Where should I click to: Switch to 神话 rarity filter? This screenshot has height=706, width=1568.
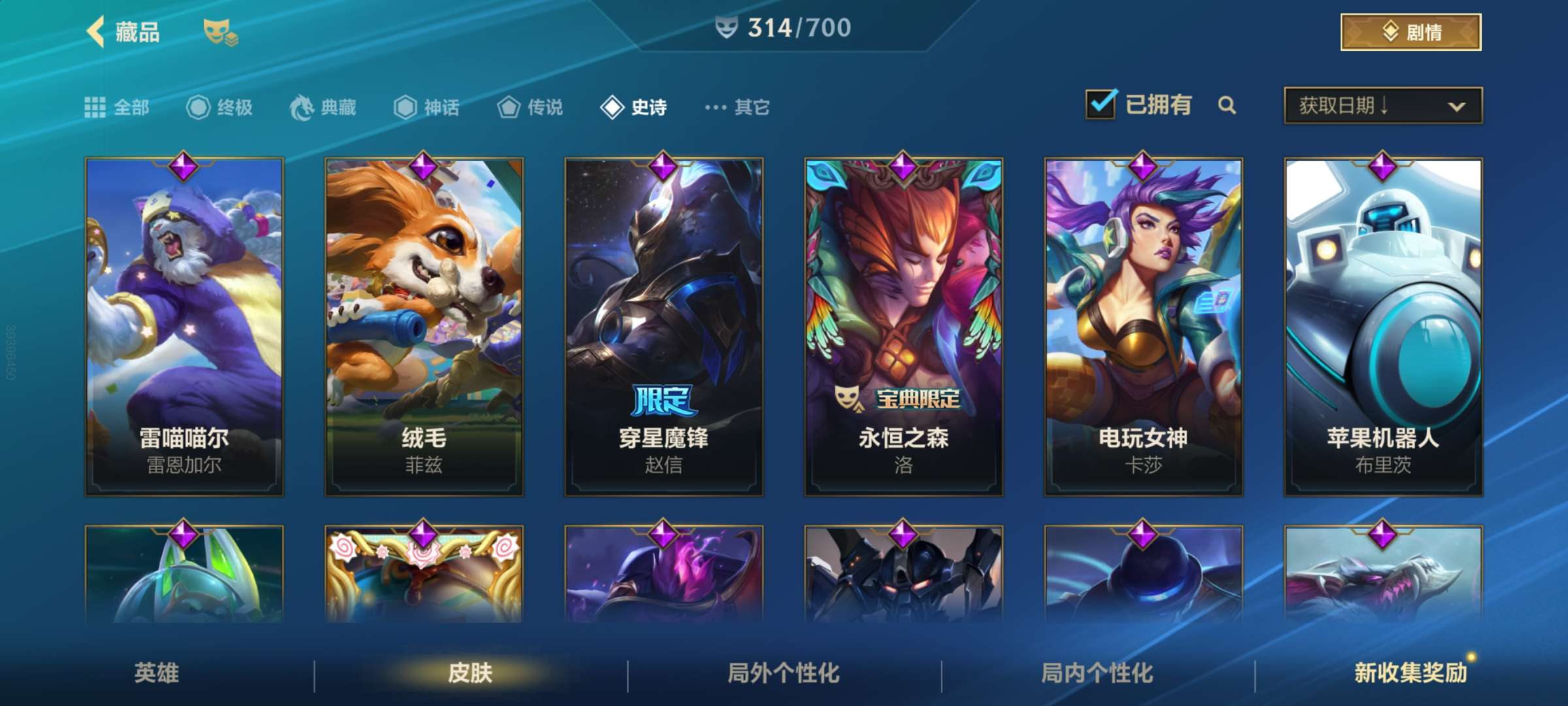(427, 107)
